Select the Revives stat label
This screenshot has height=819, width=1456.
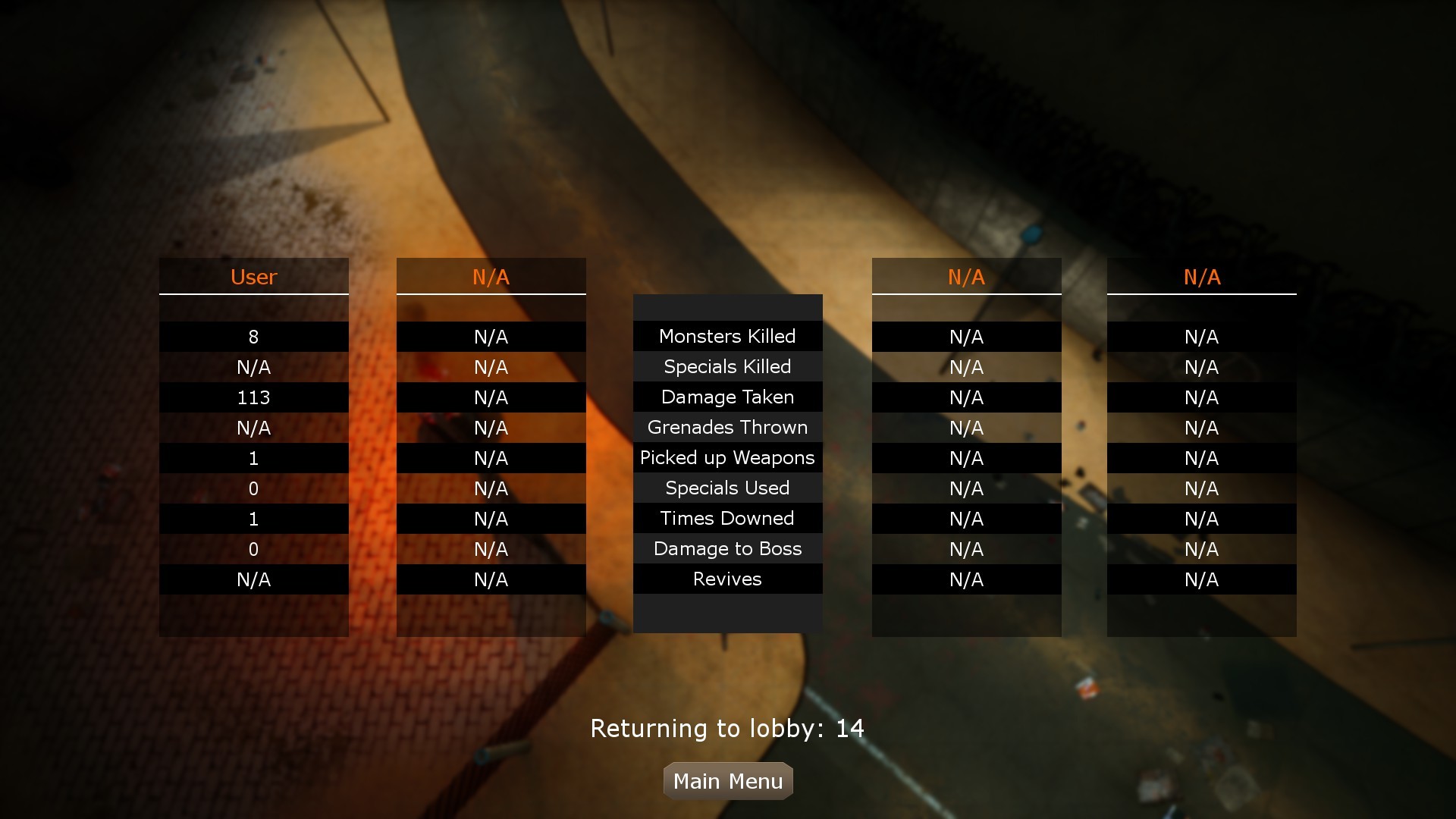pyautogui.click(x=727, y=579)
